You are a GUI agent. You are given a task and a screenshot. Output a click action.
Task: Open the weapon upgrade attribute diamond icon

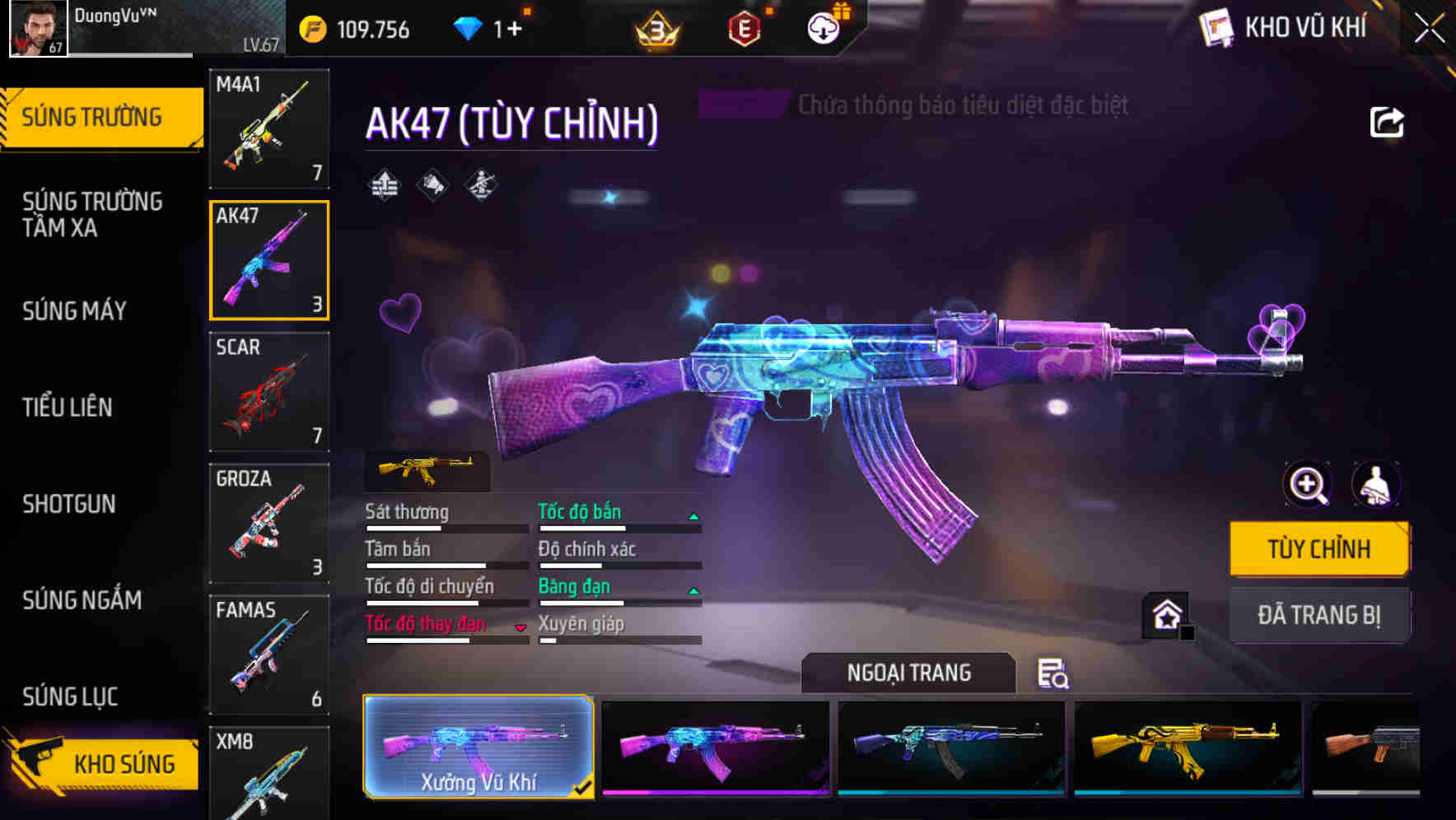pyautogui.click(x=383, y=184)
